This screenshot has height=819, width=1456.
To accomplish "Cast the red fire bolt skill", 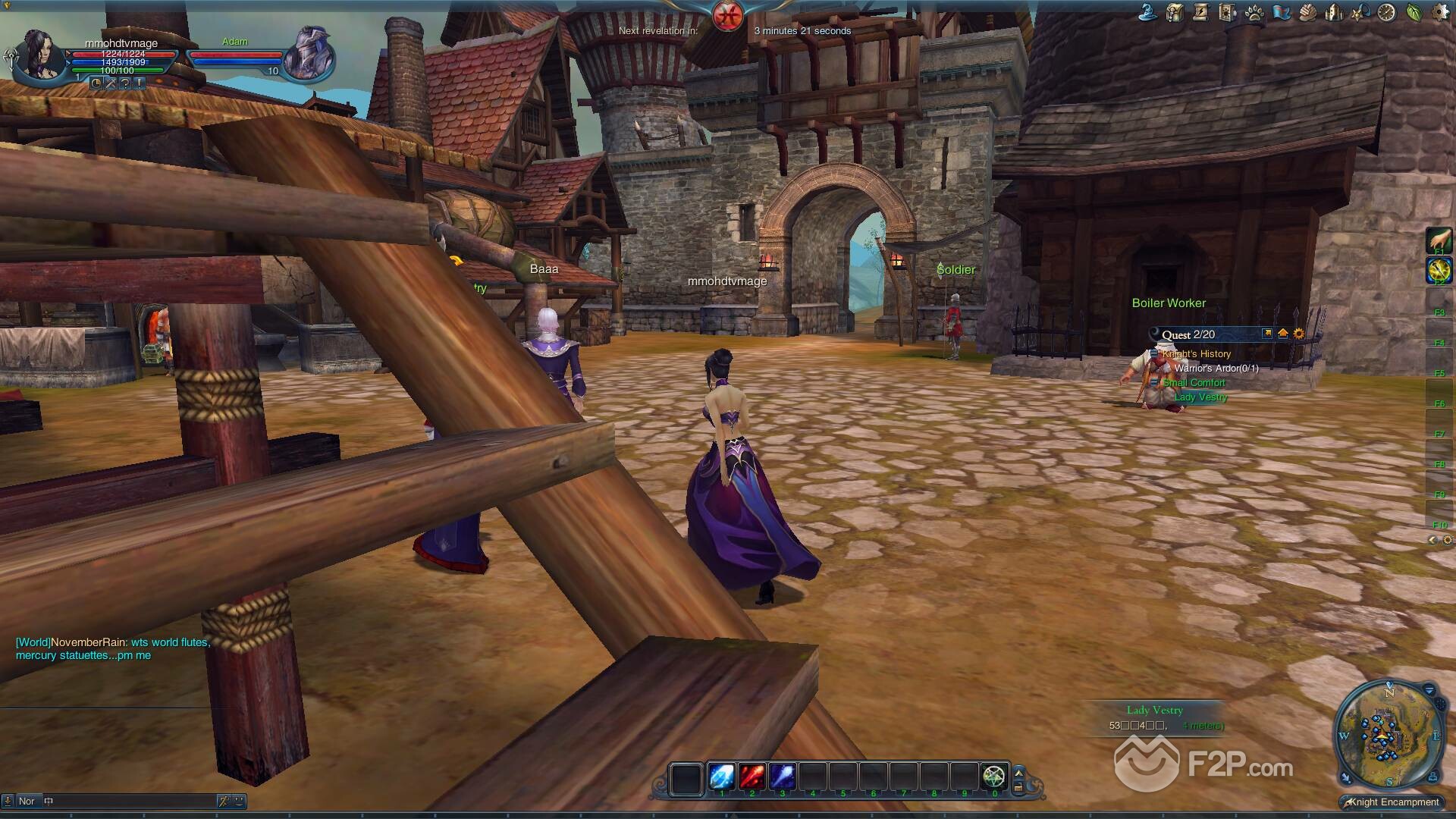I will 752,777.
